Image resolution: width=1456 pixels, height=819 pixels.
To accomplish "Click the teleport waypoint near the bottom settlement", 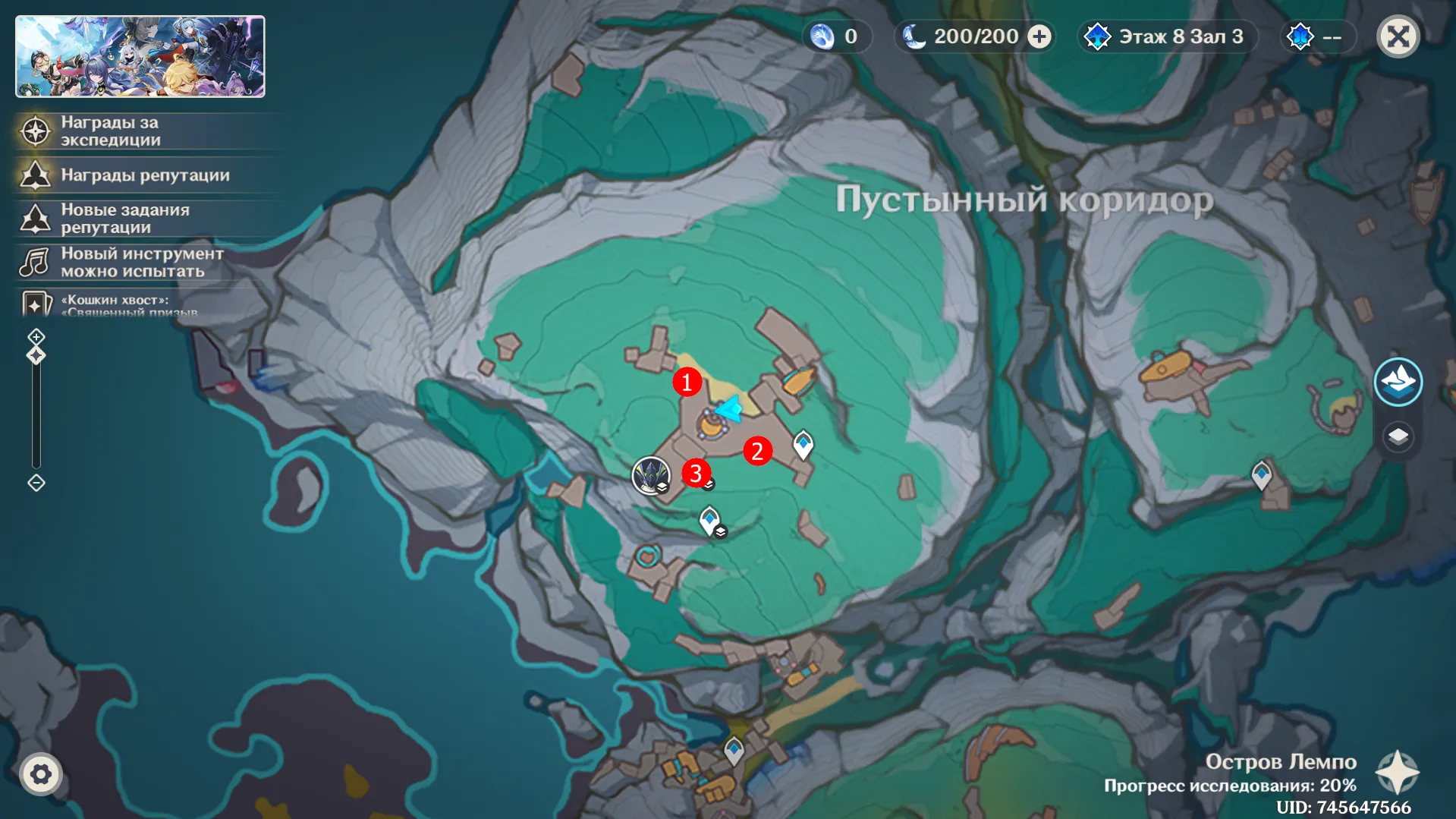I will pyautogui.click(x=733, y=748).
